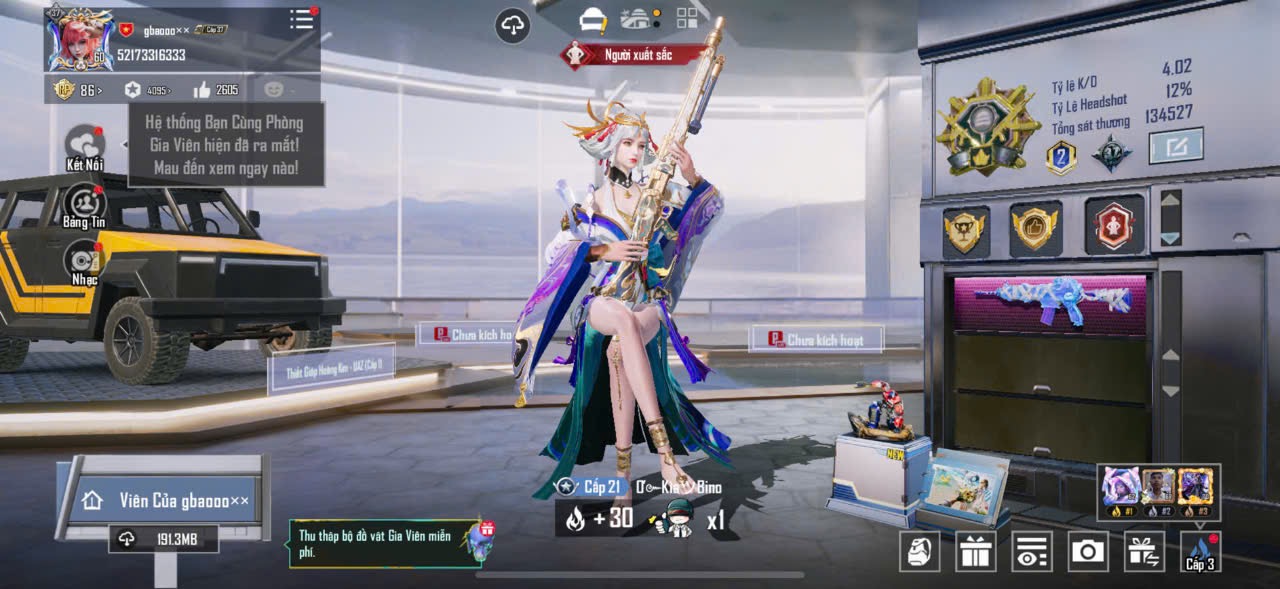
Task: Open the player avatar profile
Action: tap(79, 40)
